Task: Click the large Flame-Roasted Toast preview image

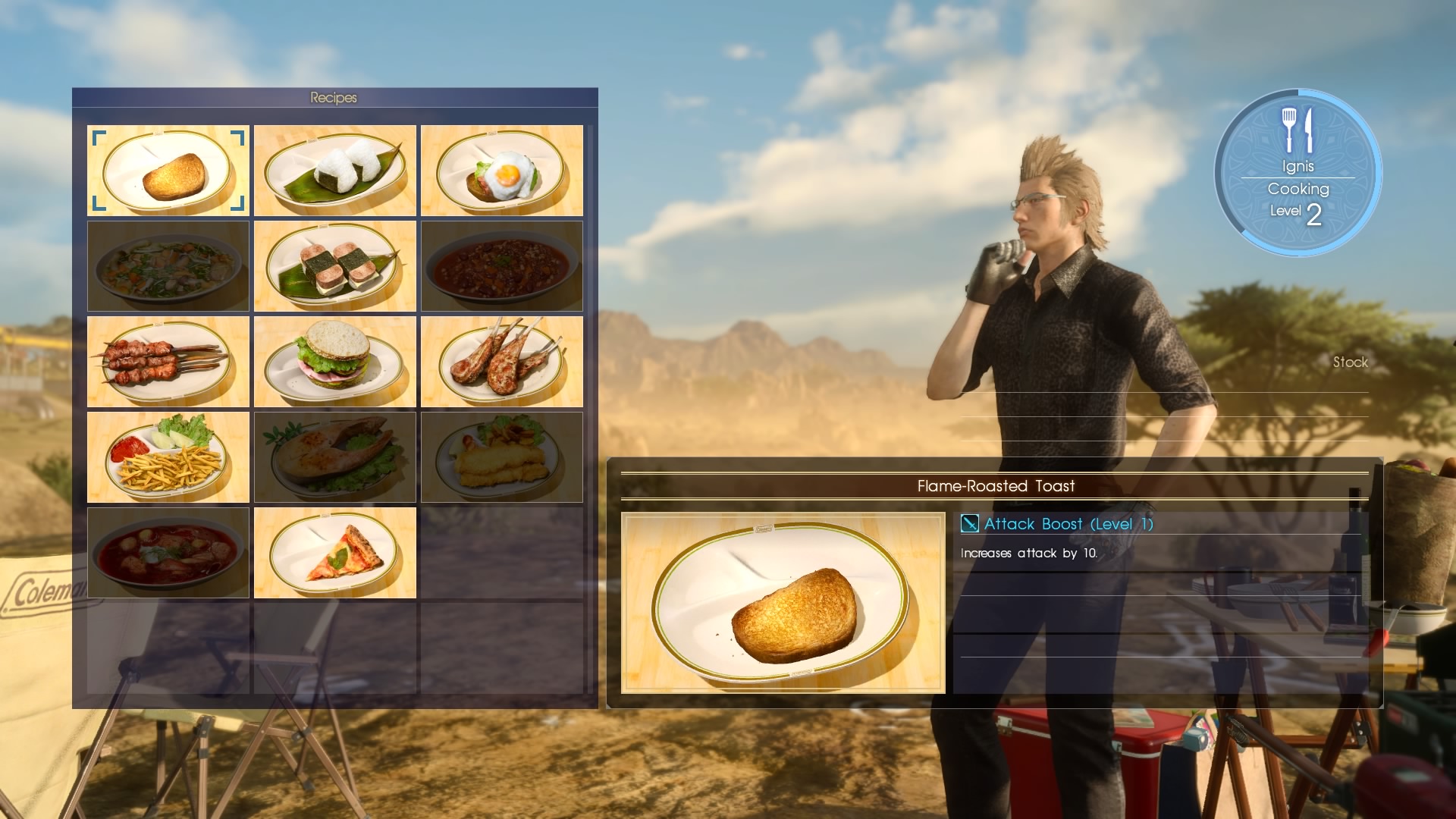Action: (783, 603)
